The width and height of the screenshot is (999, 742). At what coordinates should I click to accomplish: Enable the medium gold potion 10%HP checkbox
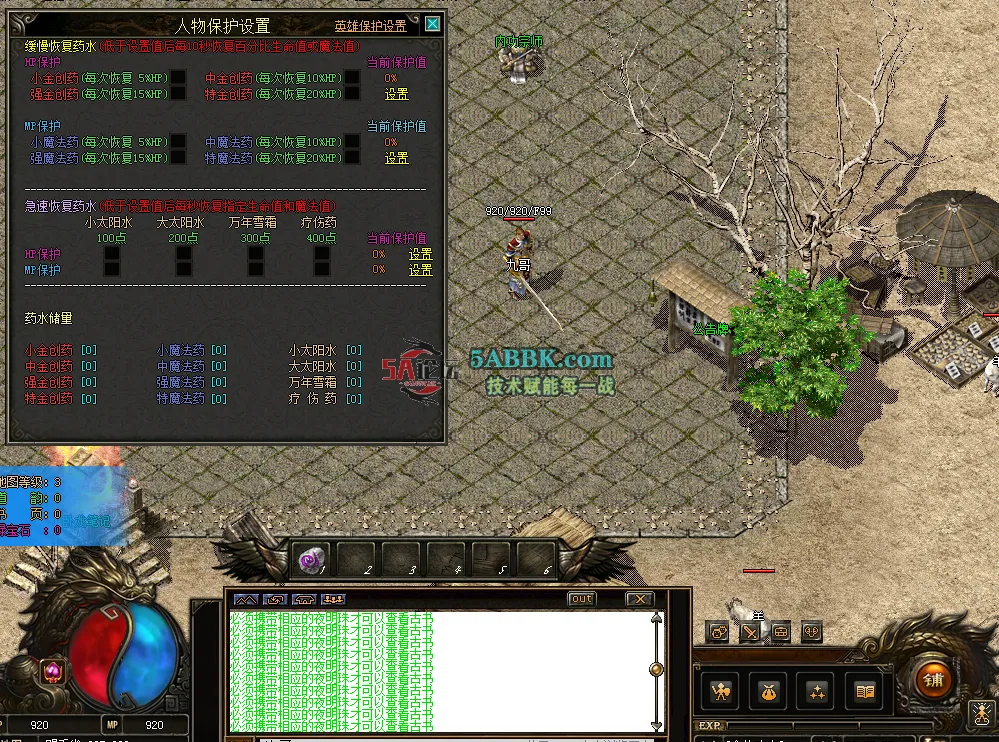pos(352,78)
